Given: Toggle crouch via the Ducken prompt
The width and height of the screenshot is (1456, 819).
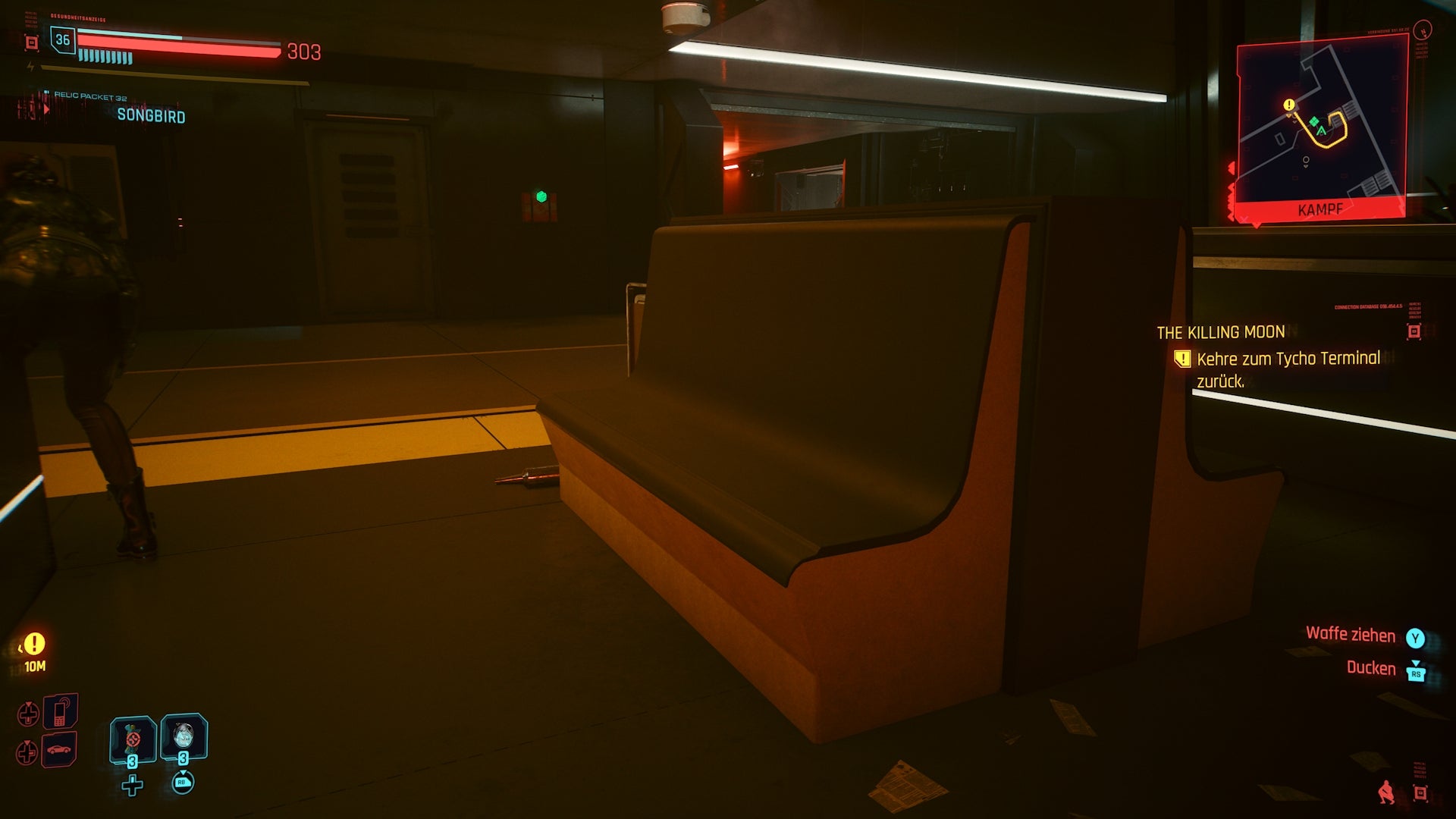Looking at the screenshot, I should [x=1372, y=668].
